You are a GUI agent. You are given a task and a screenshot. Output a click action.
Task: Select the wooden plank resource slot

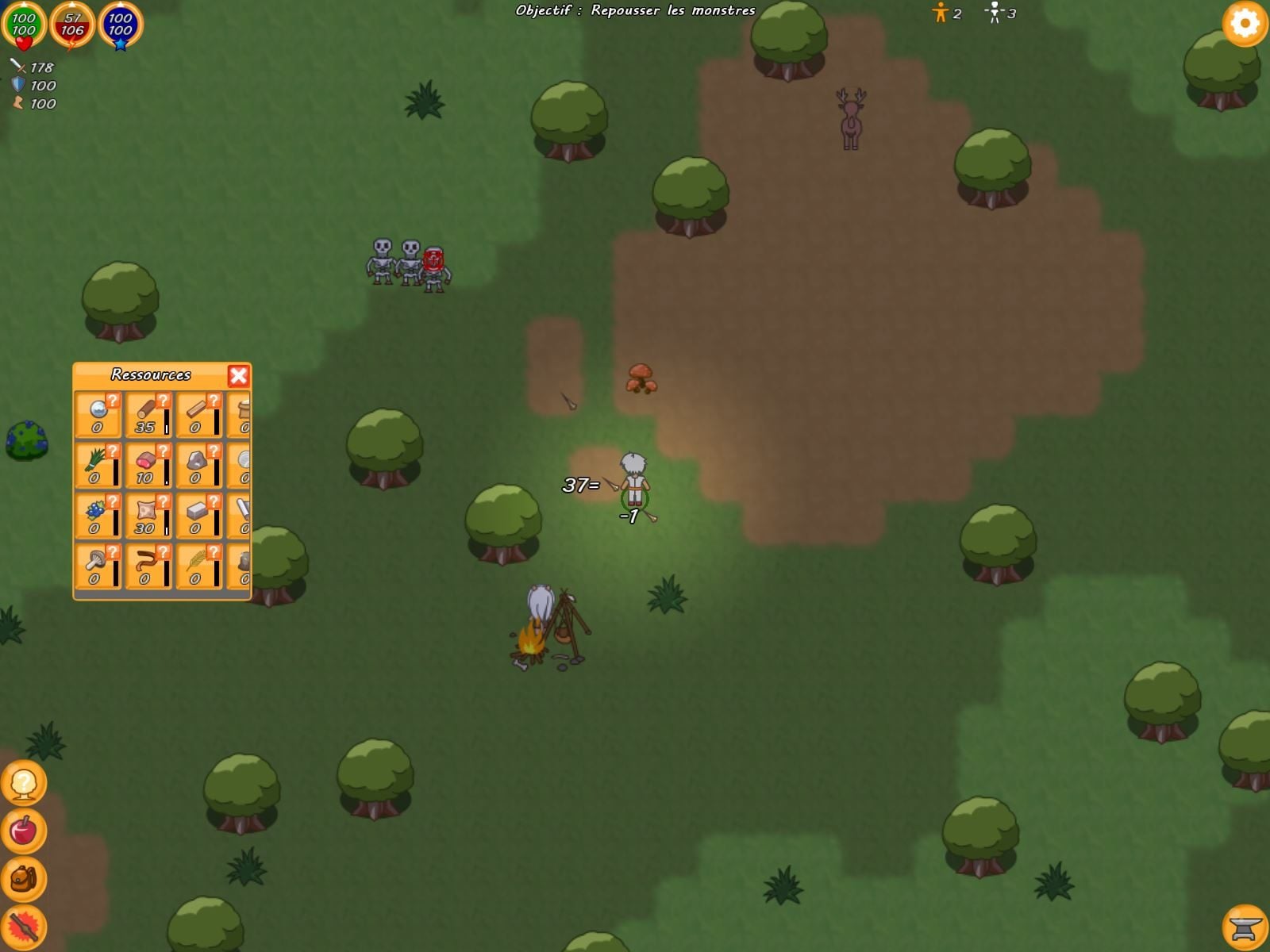(x=198, y=415)
